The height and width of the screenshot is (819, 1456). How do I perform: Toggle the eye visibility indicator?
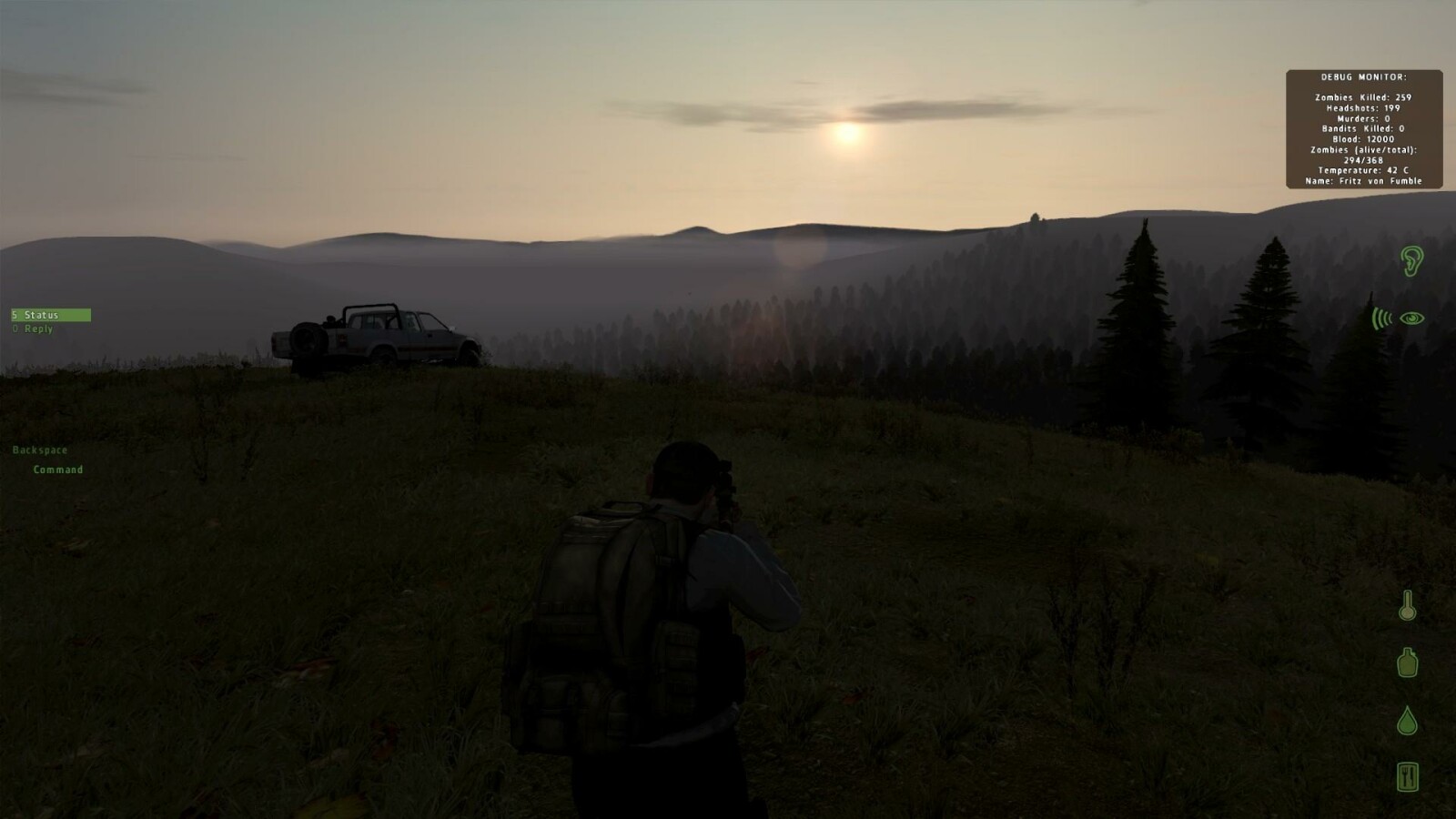pyautogui.click(x=1413, y=318)
